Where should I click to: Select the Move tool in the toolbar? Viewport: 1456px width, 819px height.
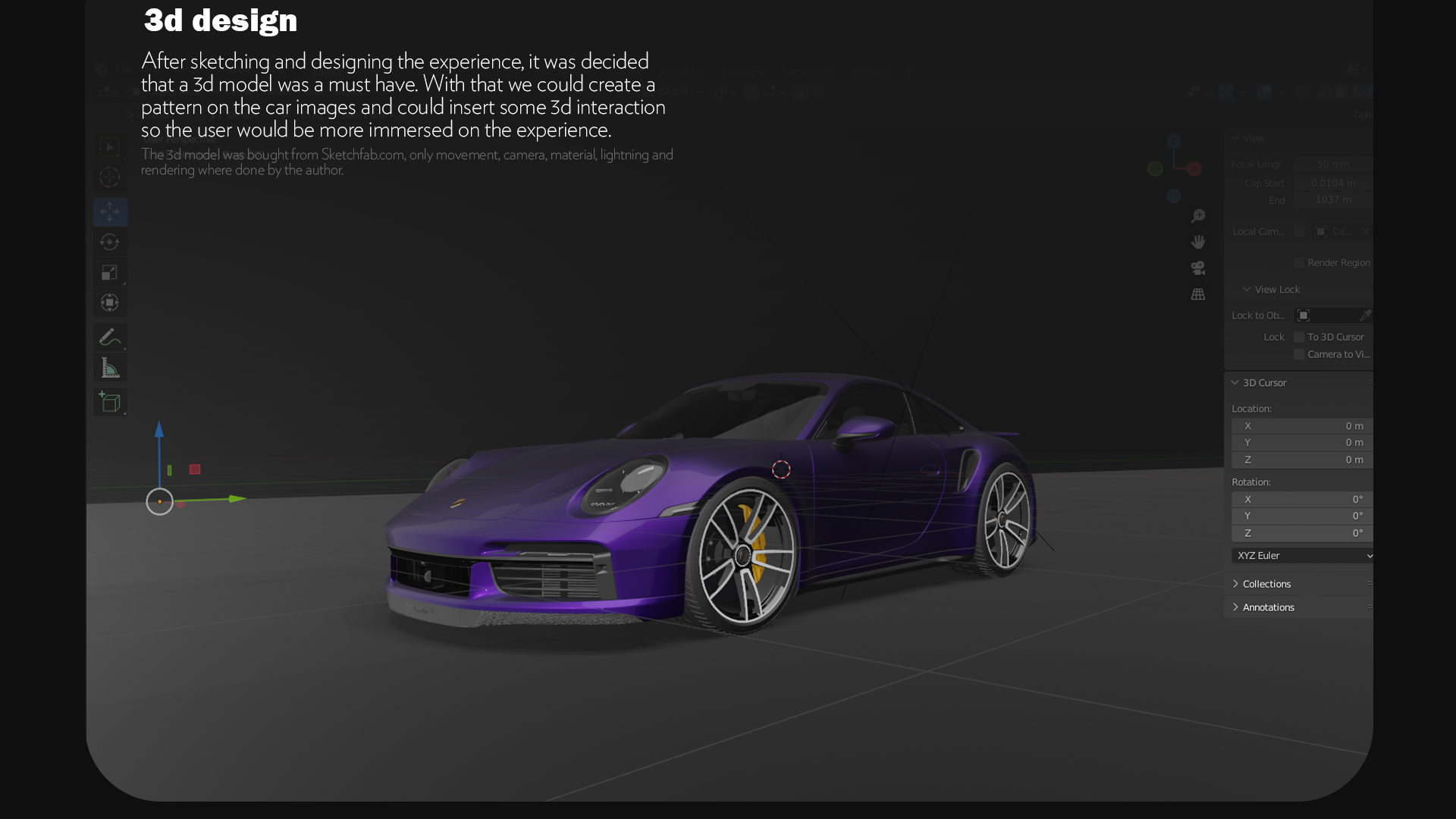(110, 212)
